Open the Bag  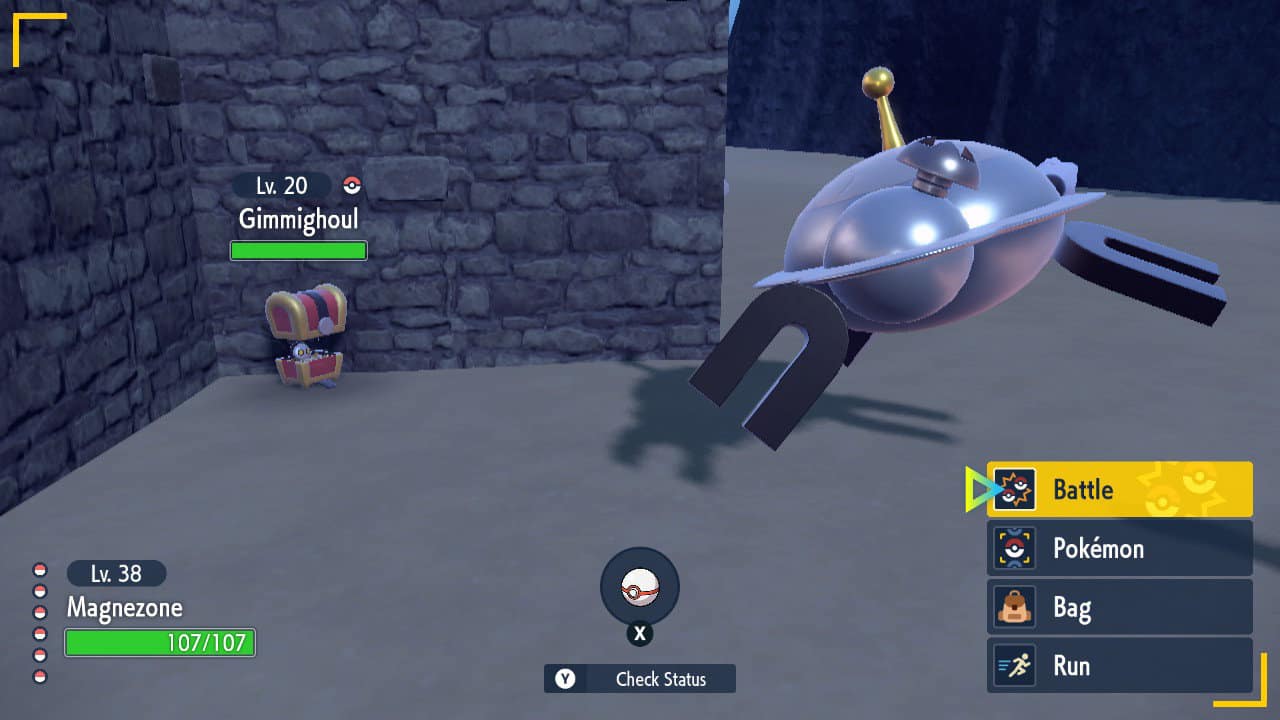(1119, 607)
